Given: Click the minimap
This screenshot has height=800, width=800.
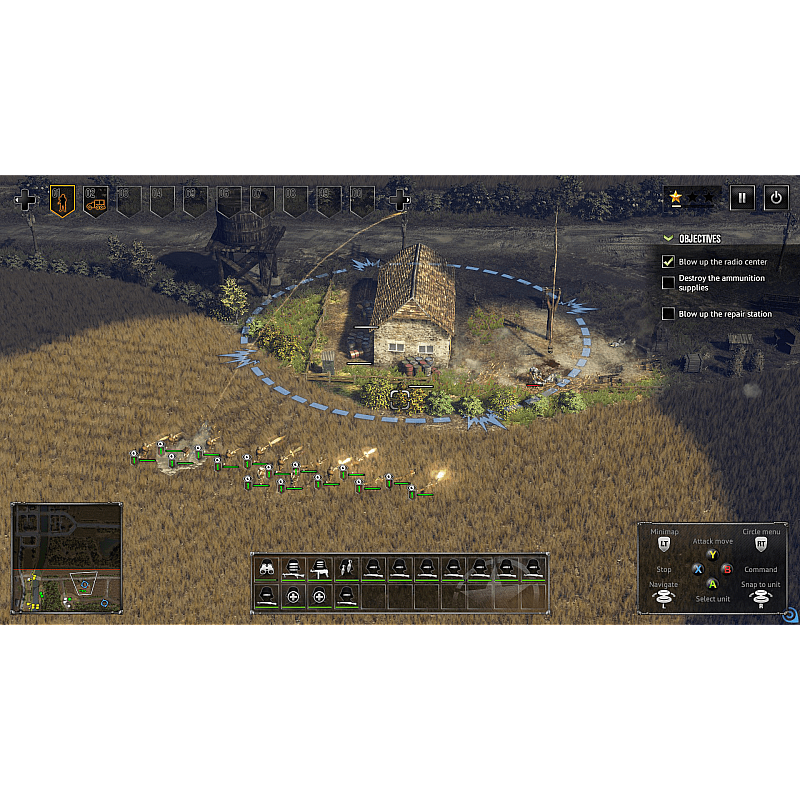Looking at the screenshot, I should tap(67, 558).
